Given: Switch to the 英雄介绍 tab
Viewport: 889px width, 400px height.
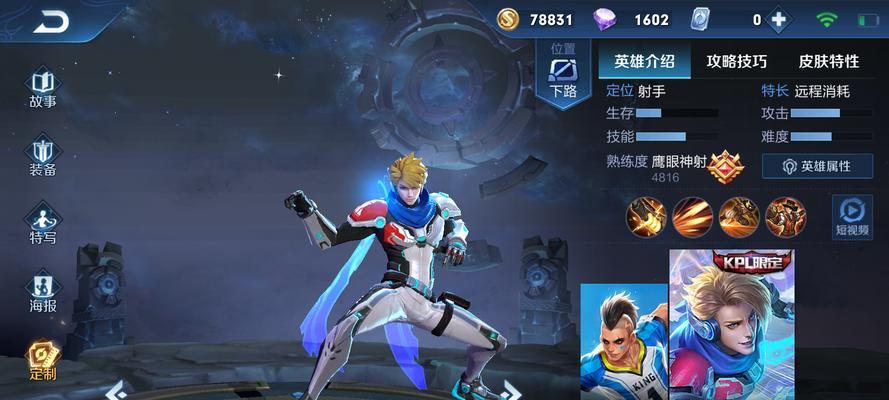Looking at the screenshot, I should (x=644, y=61).
